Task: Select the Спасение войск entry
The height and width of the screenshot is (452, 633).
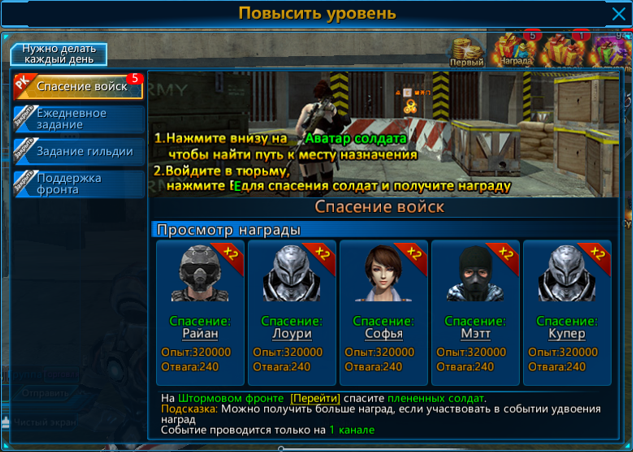Action: [x=81, y=87]
